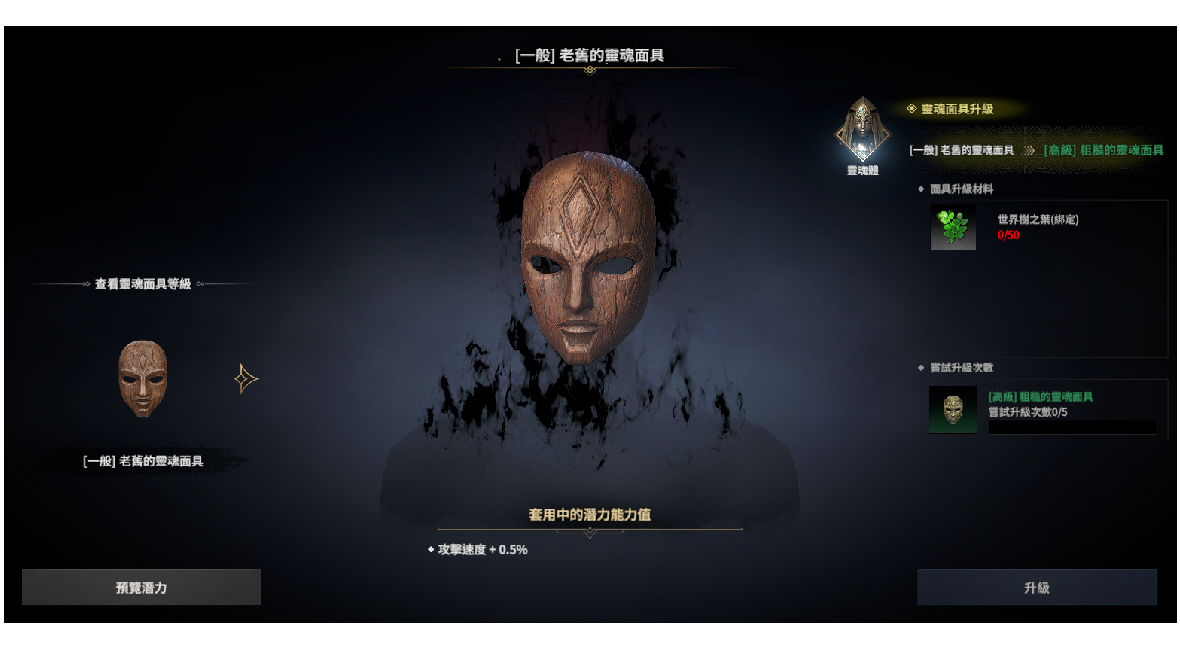Open the 預覽潛力 potential preview
Screen dimensions: 1180x650
tap(141, 588)
